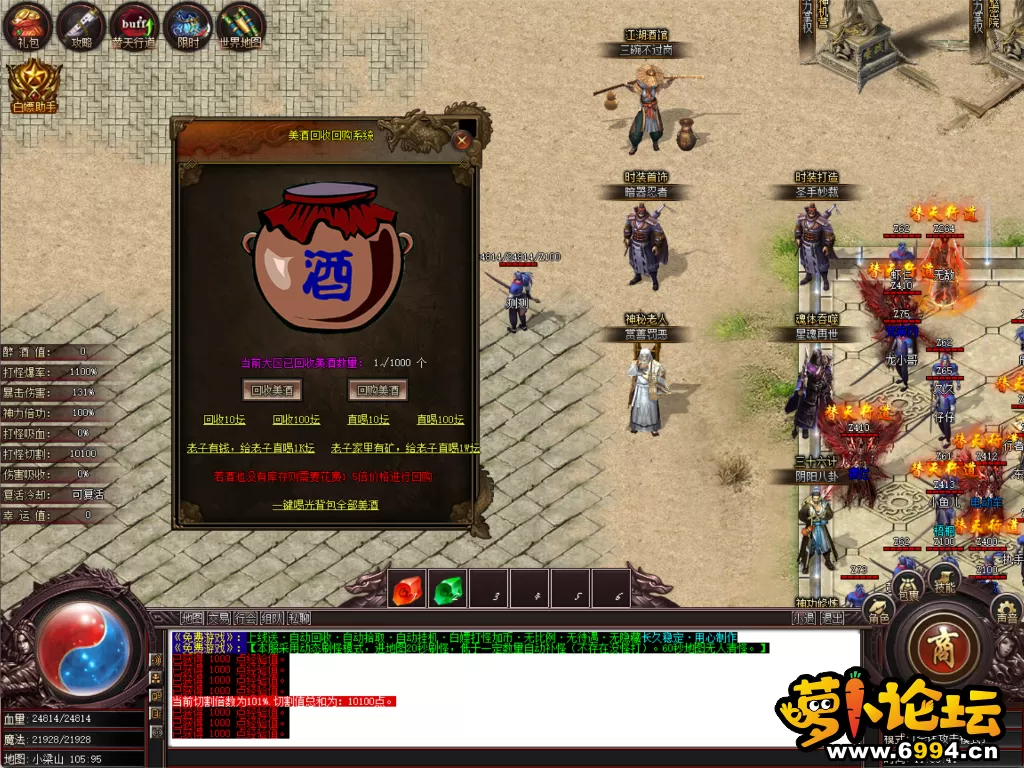Open the 攻略 strategy guide icon
1024x768 pixels.
pos(81,26)
